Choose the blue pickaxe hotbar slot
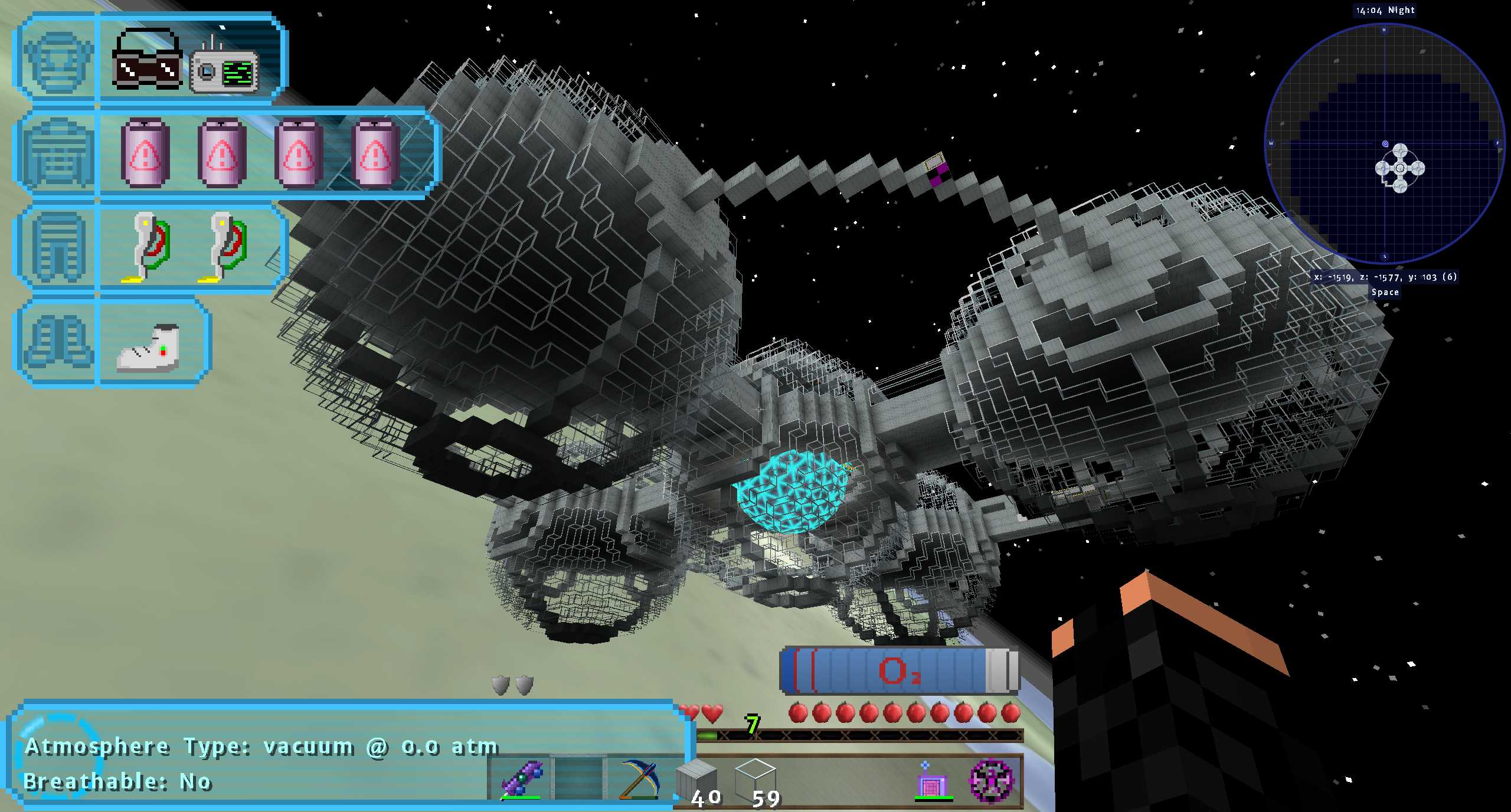 640,779
